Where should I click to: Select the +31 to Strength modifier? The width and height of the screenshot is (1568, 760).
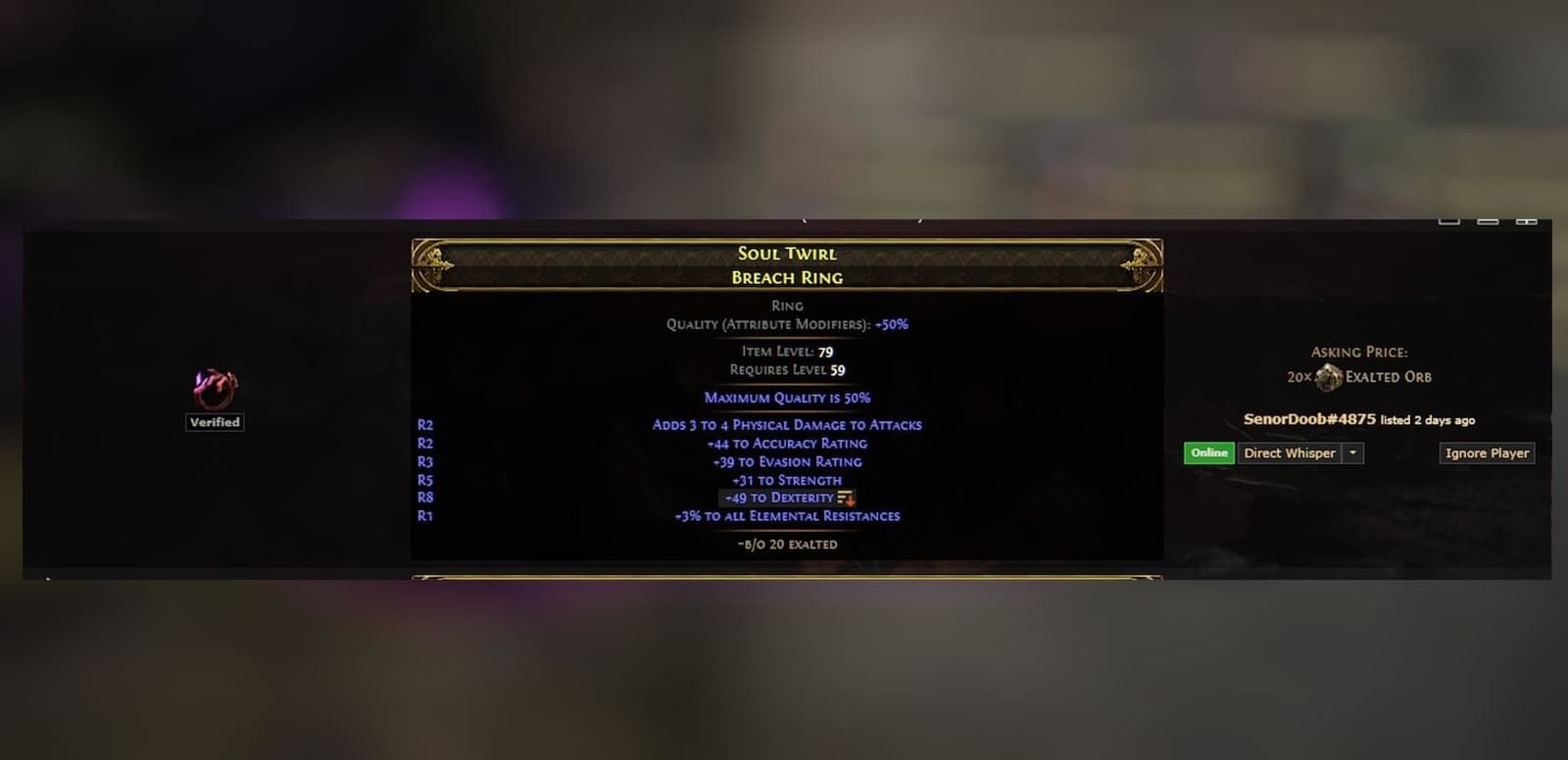pos(787,480)
